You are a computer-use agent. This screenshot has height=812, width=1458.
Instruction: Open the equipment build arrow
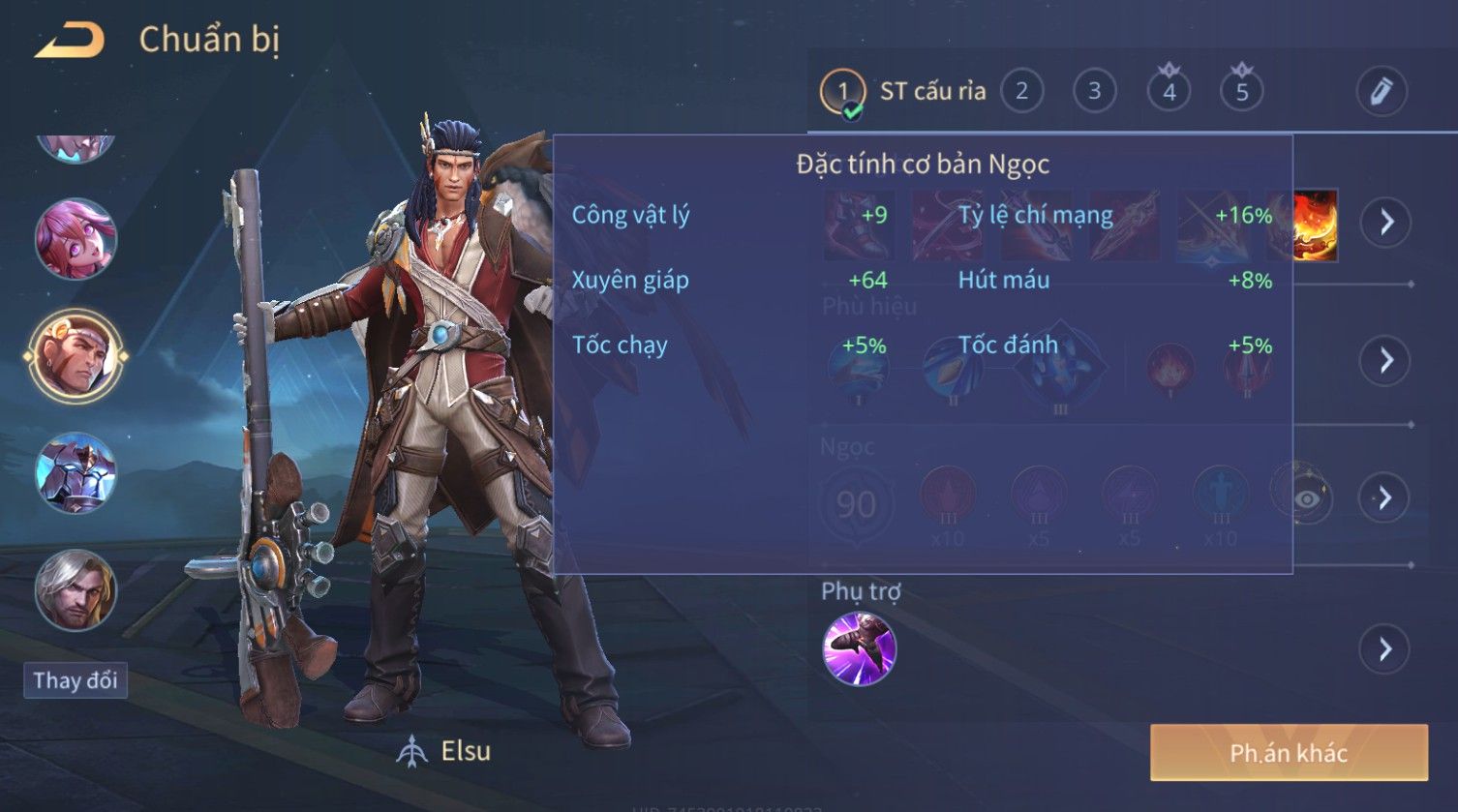click(x=1386, y=222)
